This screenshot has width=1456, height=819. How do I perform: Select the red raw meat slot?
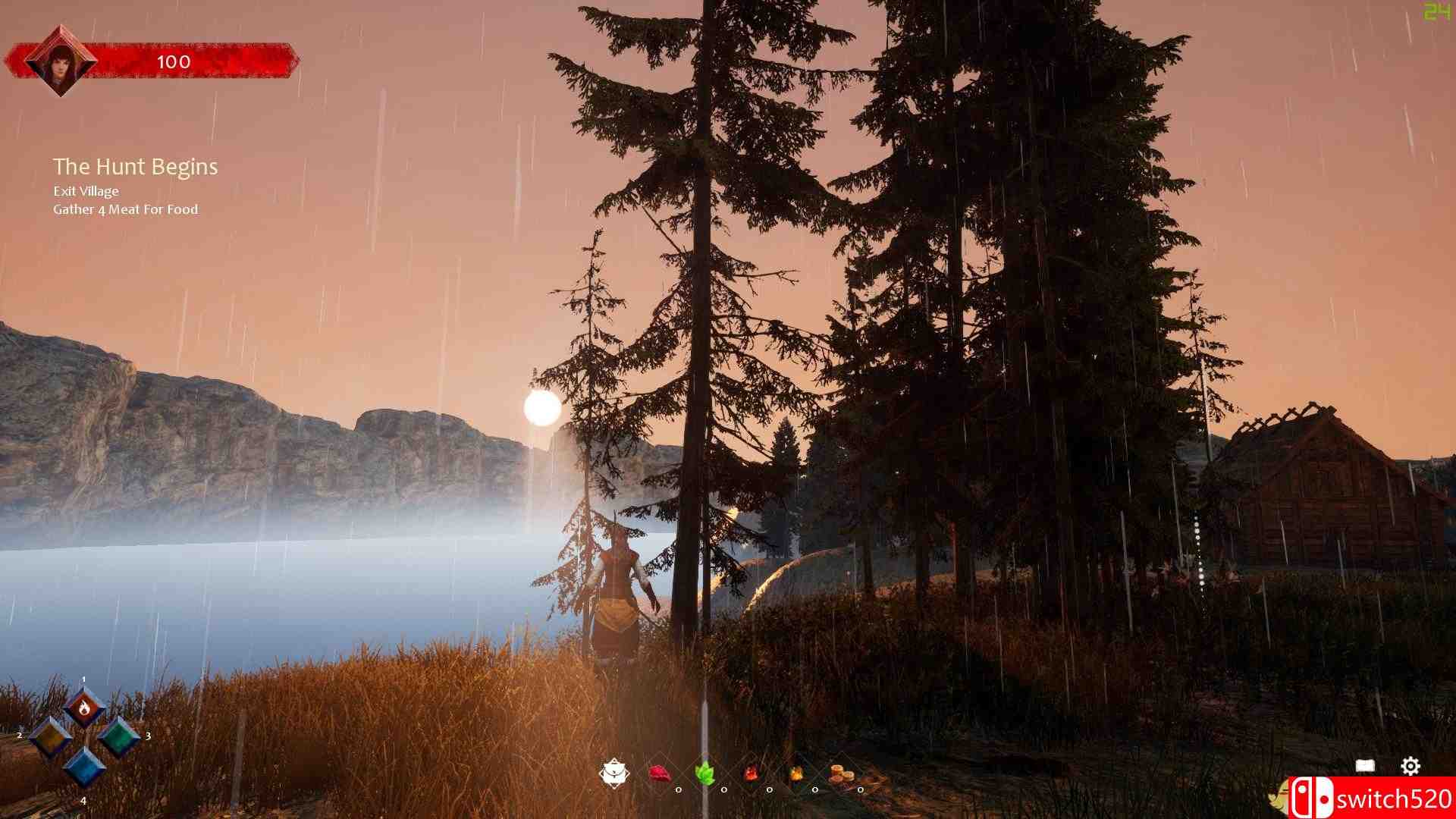click(x=660, y=773)
